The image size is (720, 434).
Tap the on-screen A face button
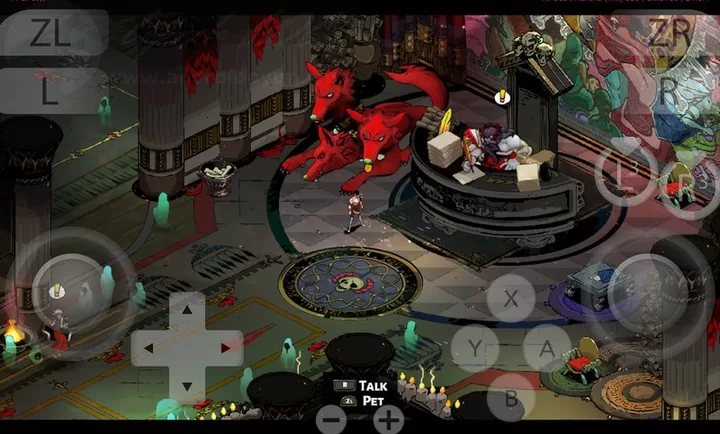[x=547, y=348]
